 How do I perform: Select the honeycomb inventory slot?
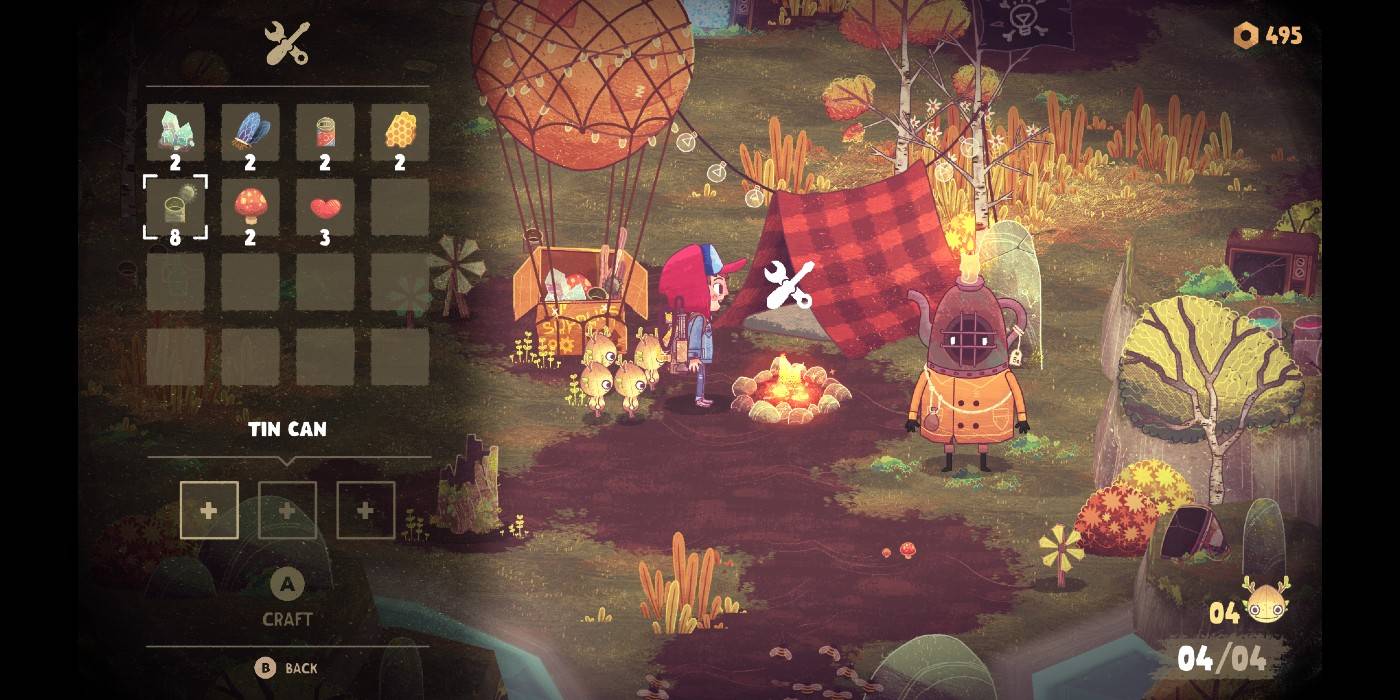400,132
